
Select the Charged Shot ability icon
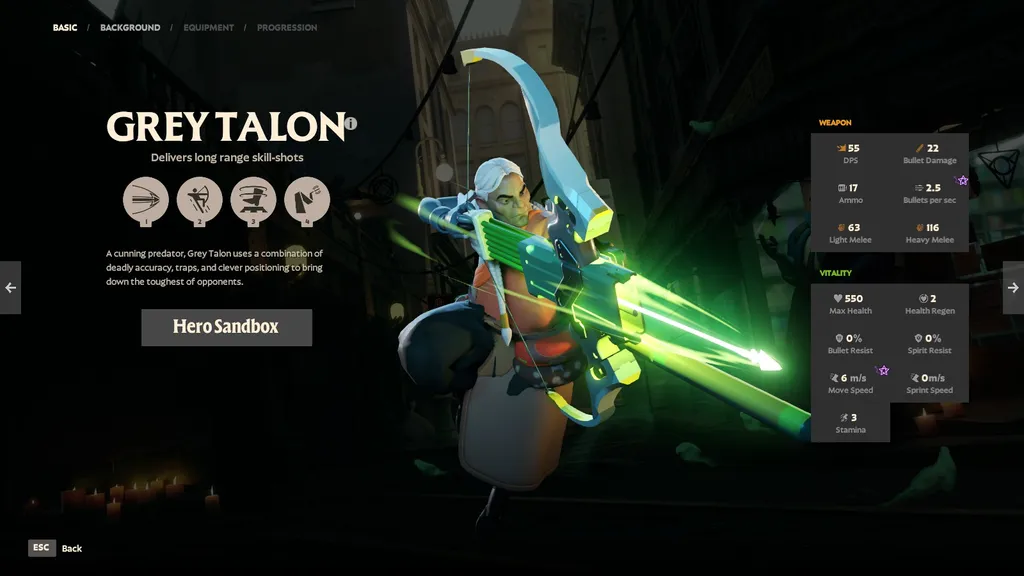pyautogui.click(x=146, y=200)
